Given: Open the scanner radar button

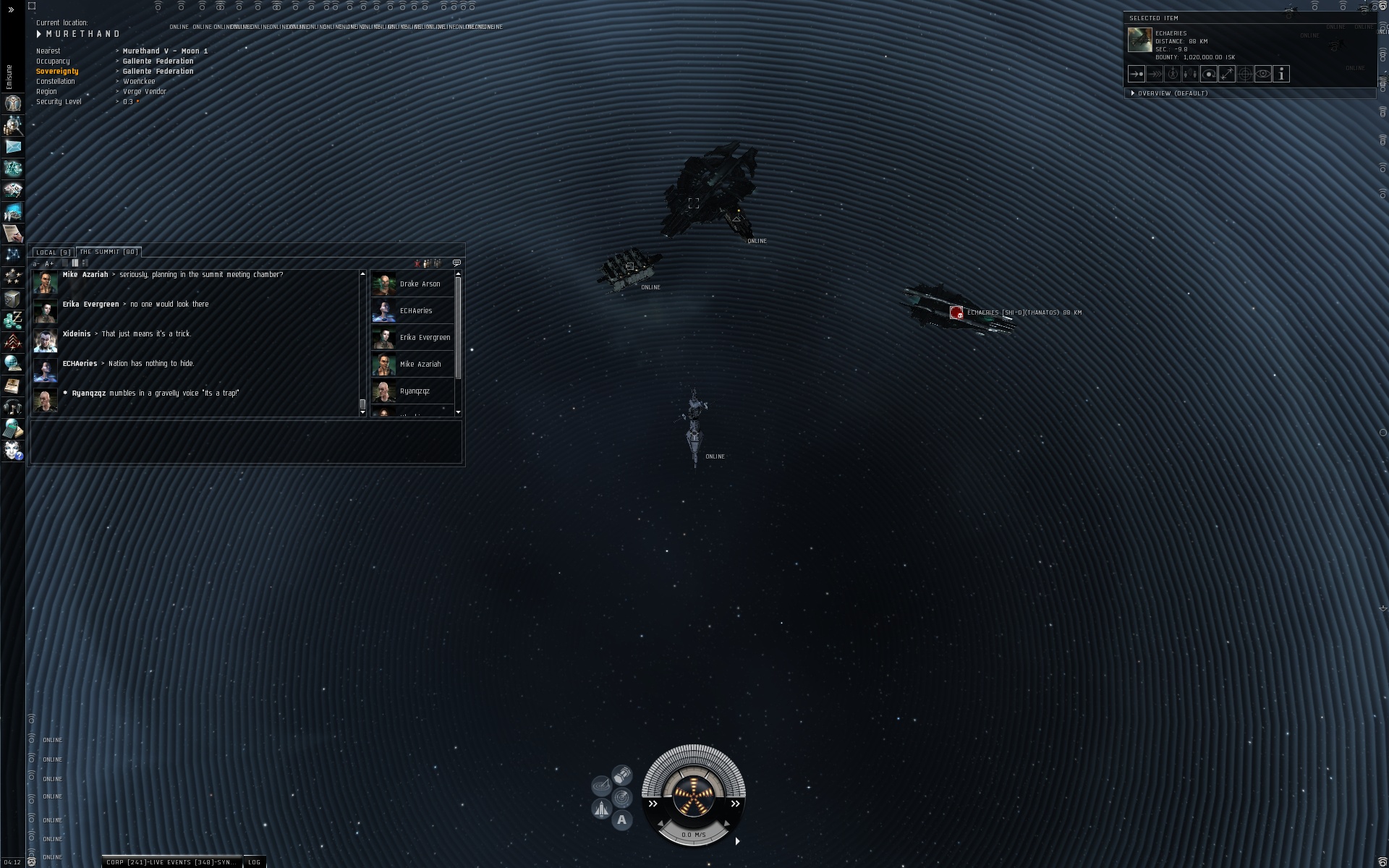Looking at the screenshot, I should (622, 798).
